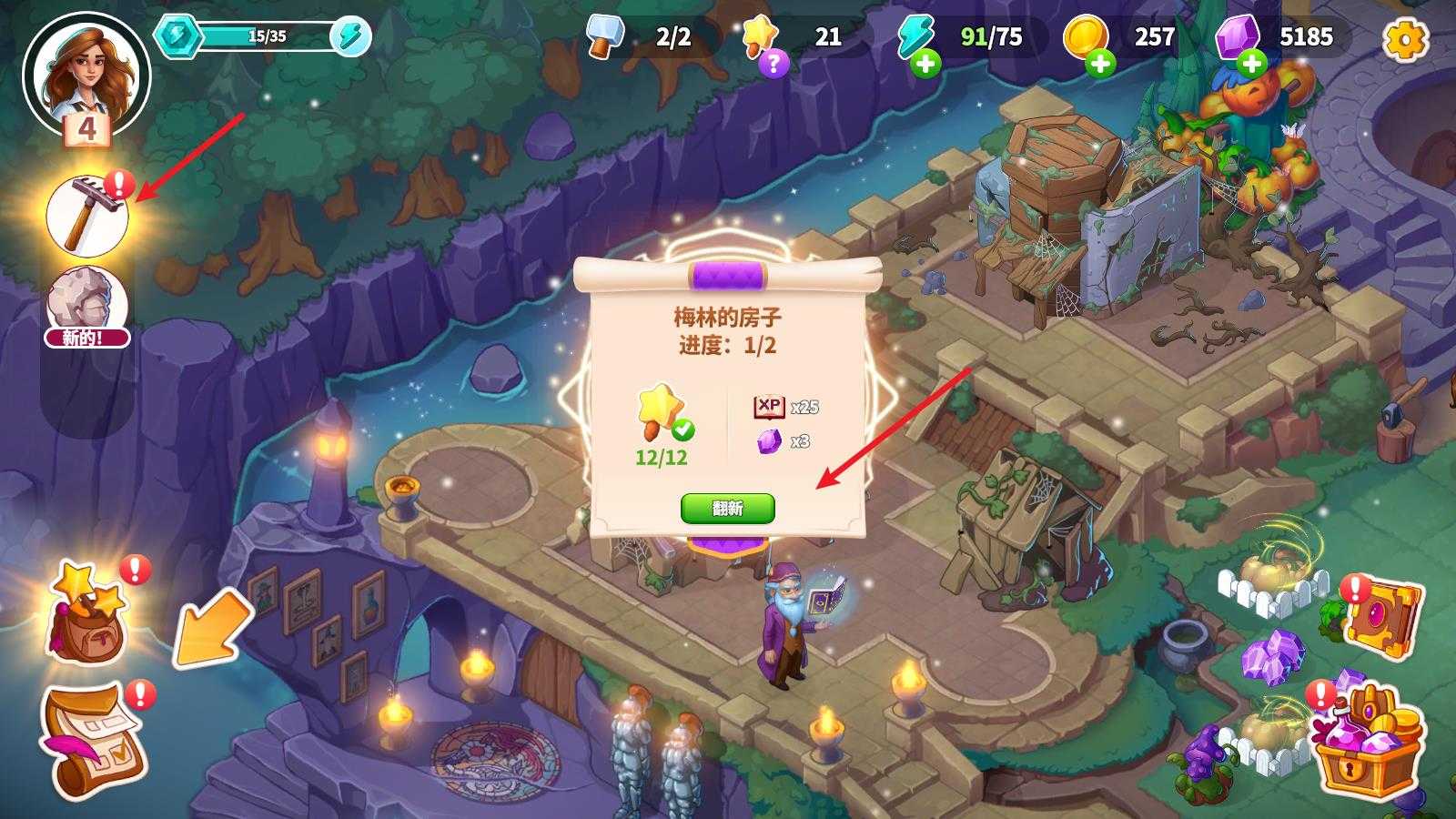This screenshot has width=1456, height=819.
Task: Open the settings gear menu
Action: [x=1405, y=39]
